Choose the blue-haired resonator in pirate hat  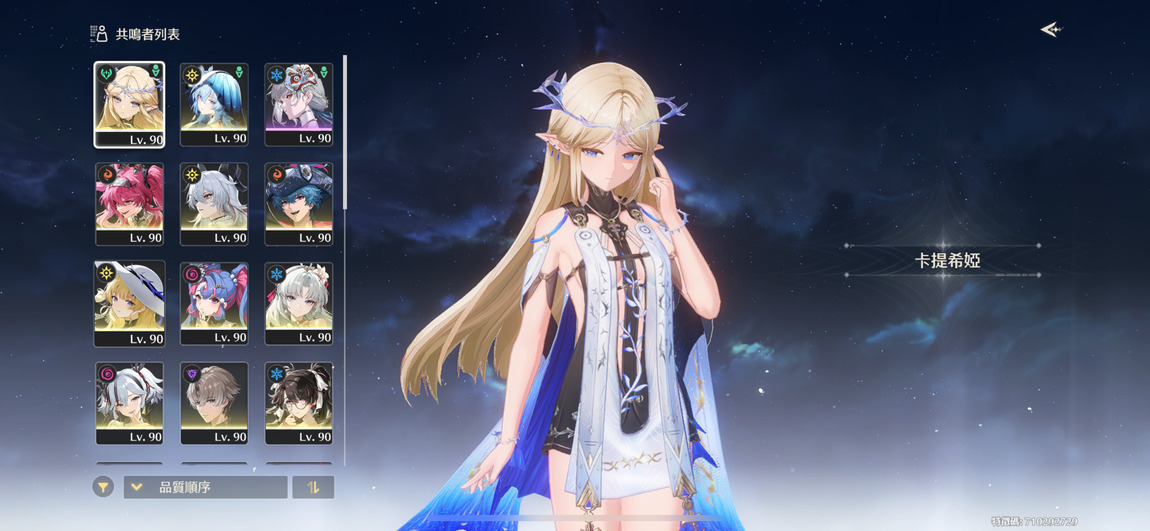299,204
